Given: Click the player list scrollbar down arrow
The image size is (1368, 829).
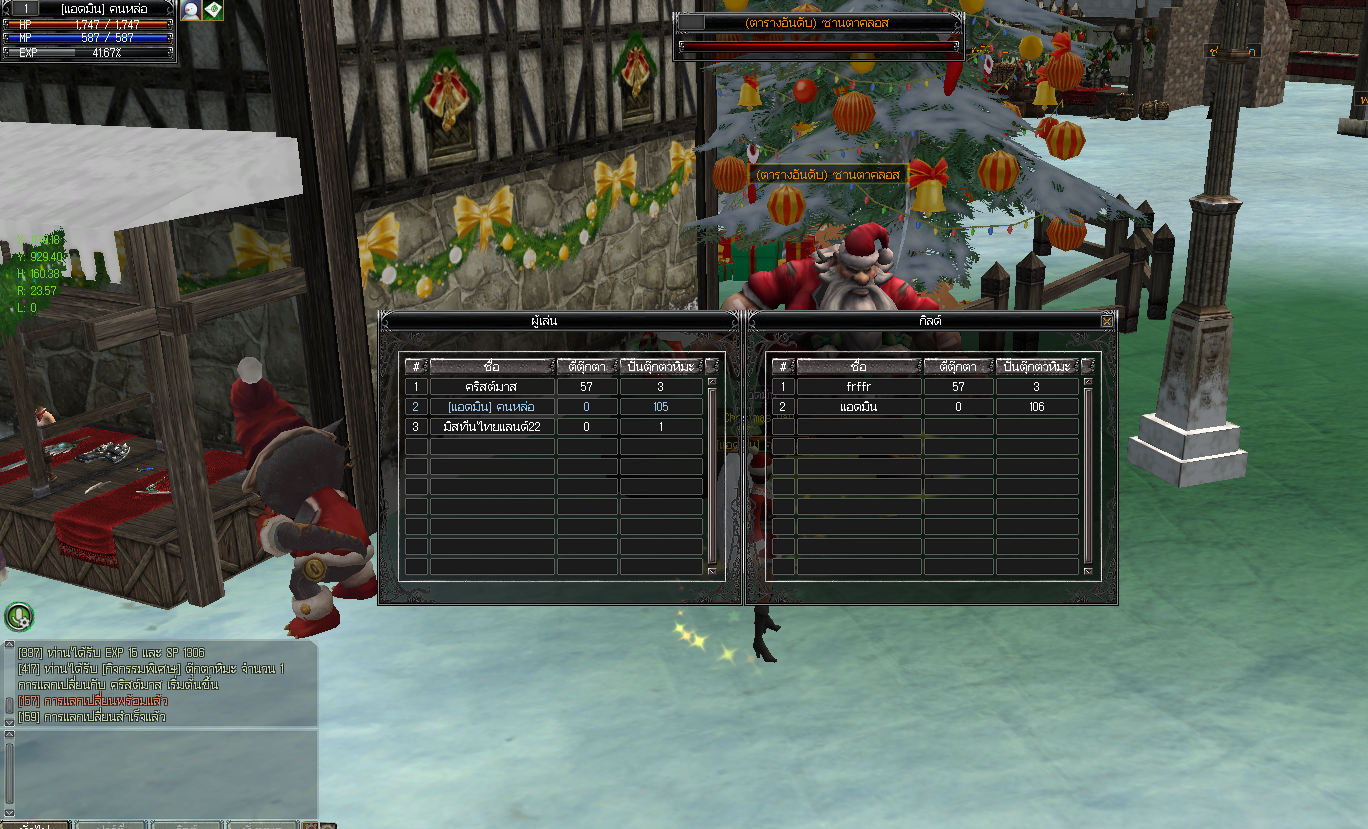Looking at the screenshot, I should 712,571.
